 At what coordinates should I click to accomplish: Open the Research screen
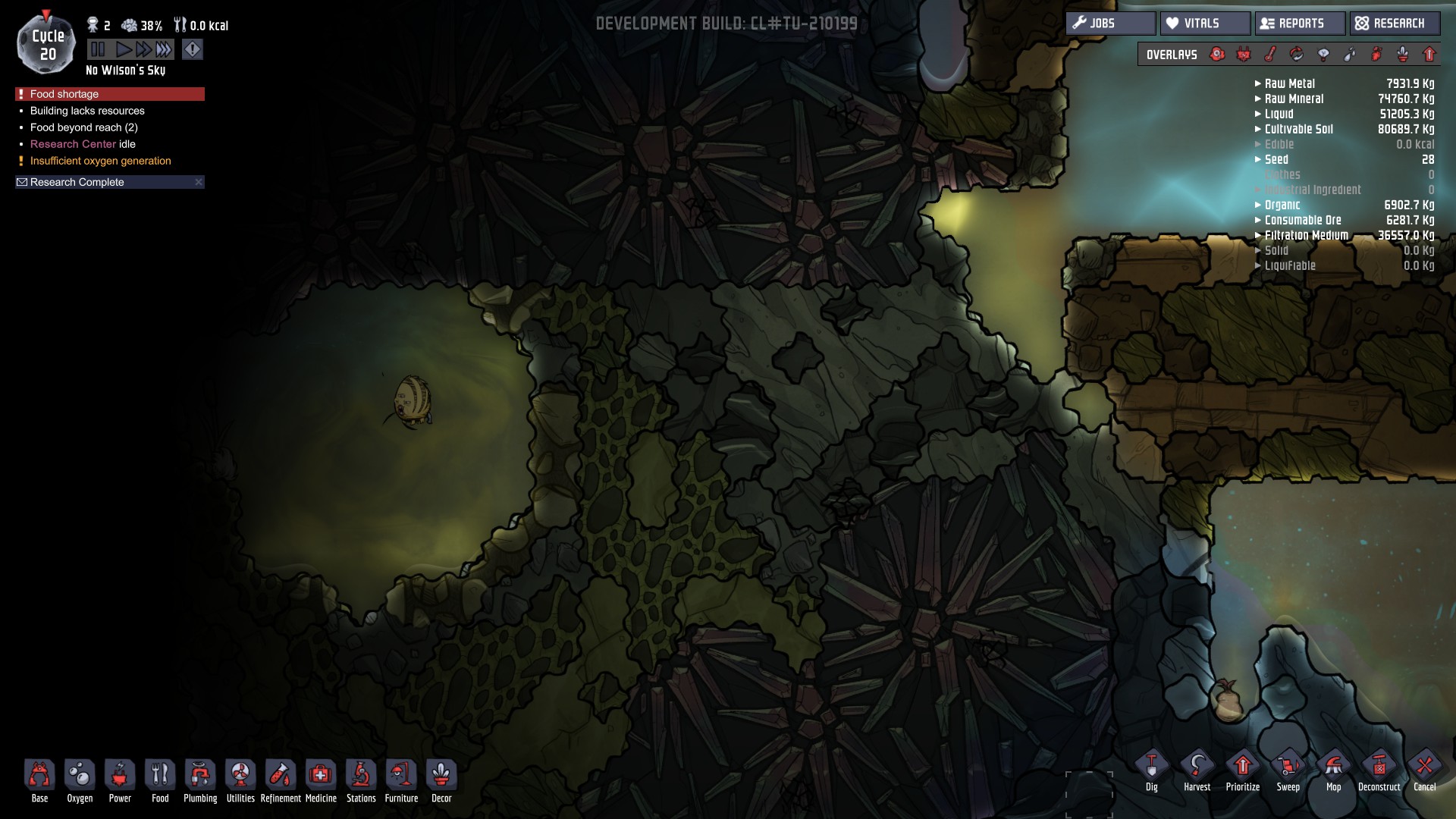tap(1393, 24)
